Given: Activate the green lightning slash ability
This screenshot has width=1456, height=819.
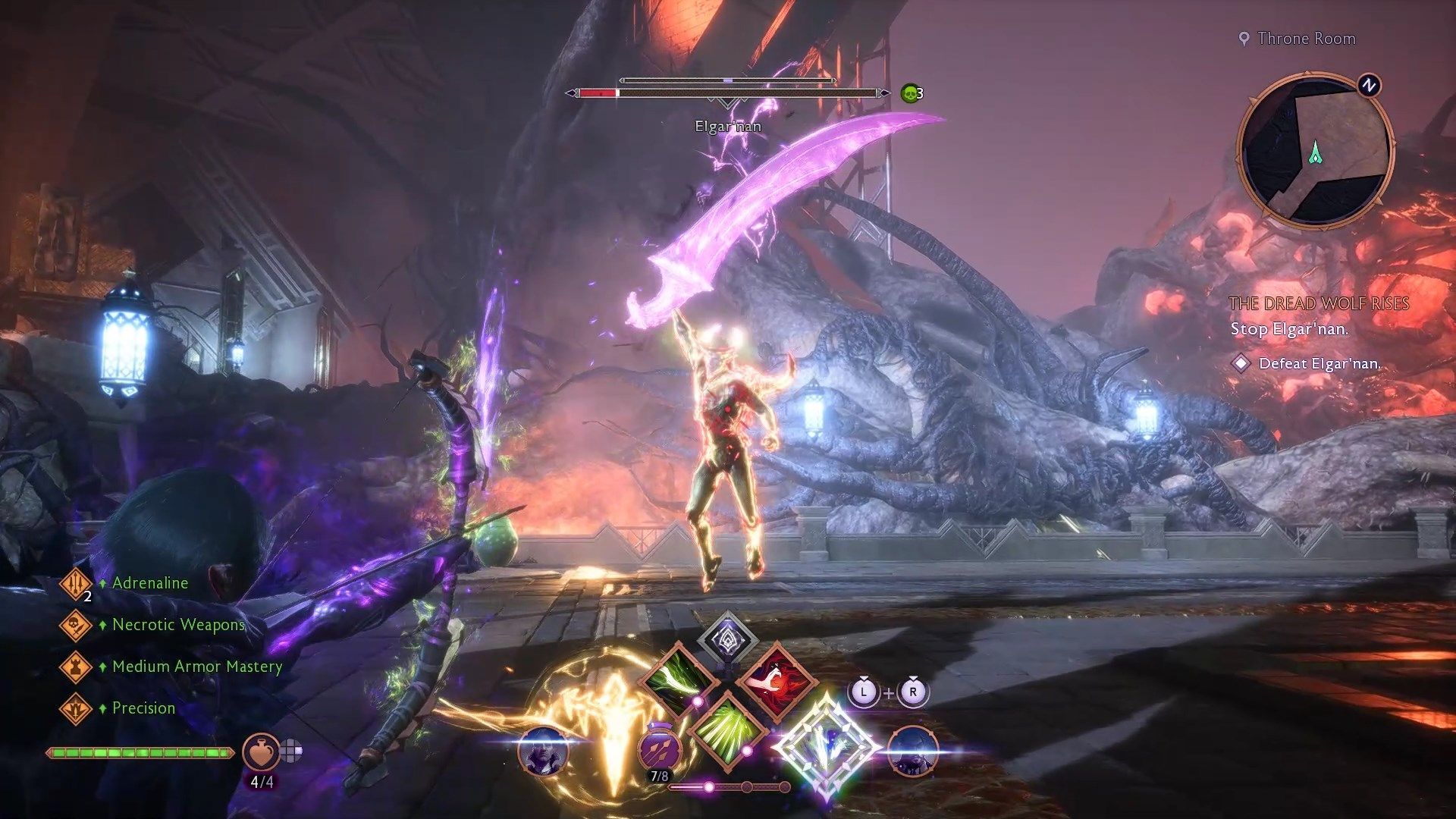Looking at the screenshot, I should [676, 677].
